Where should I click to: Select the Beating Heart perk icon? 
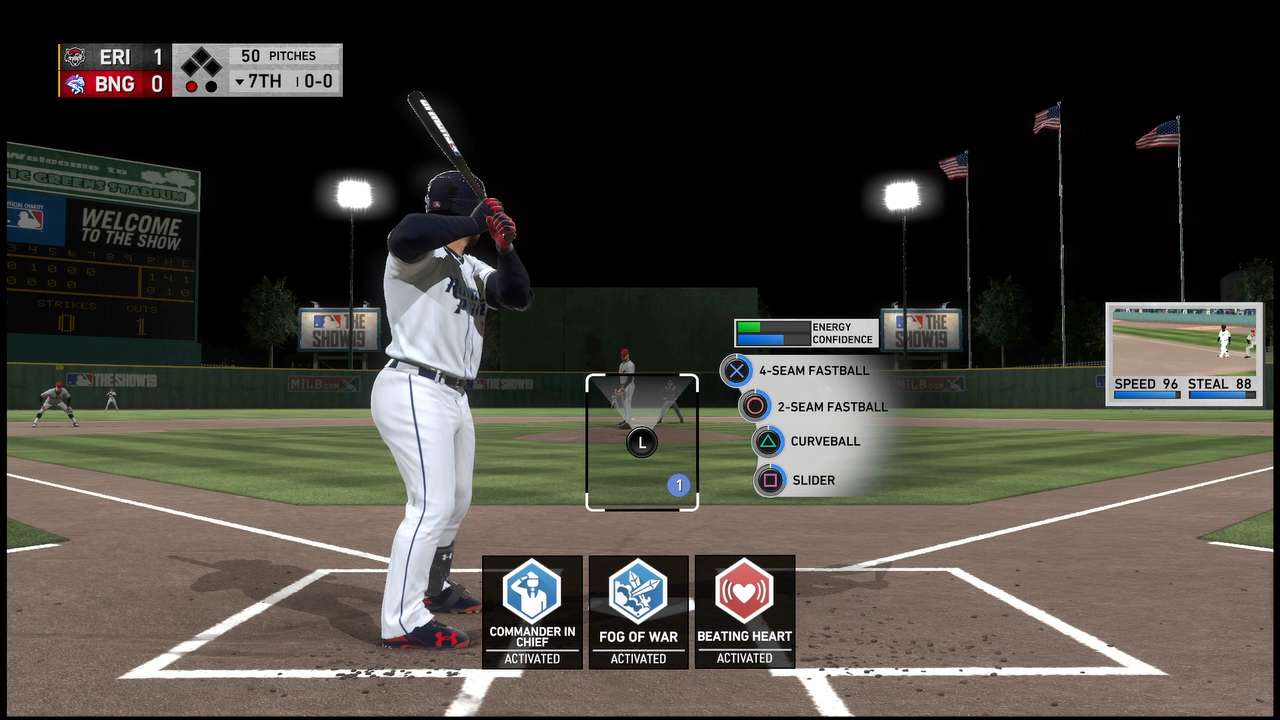pos(744,591)
